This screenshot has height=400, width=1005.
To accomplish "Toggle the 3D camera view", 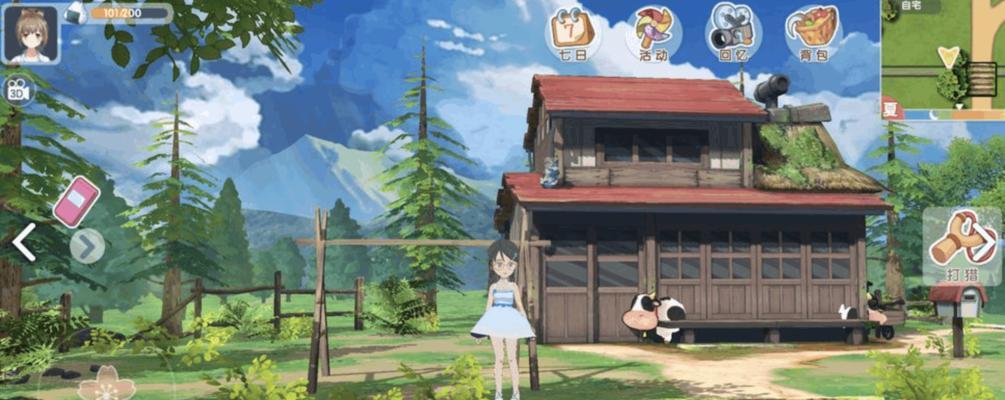I will coord(17,88).
